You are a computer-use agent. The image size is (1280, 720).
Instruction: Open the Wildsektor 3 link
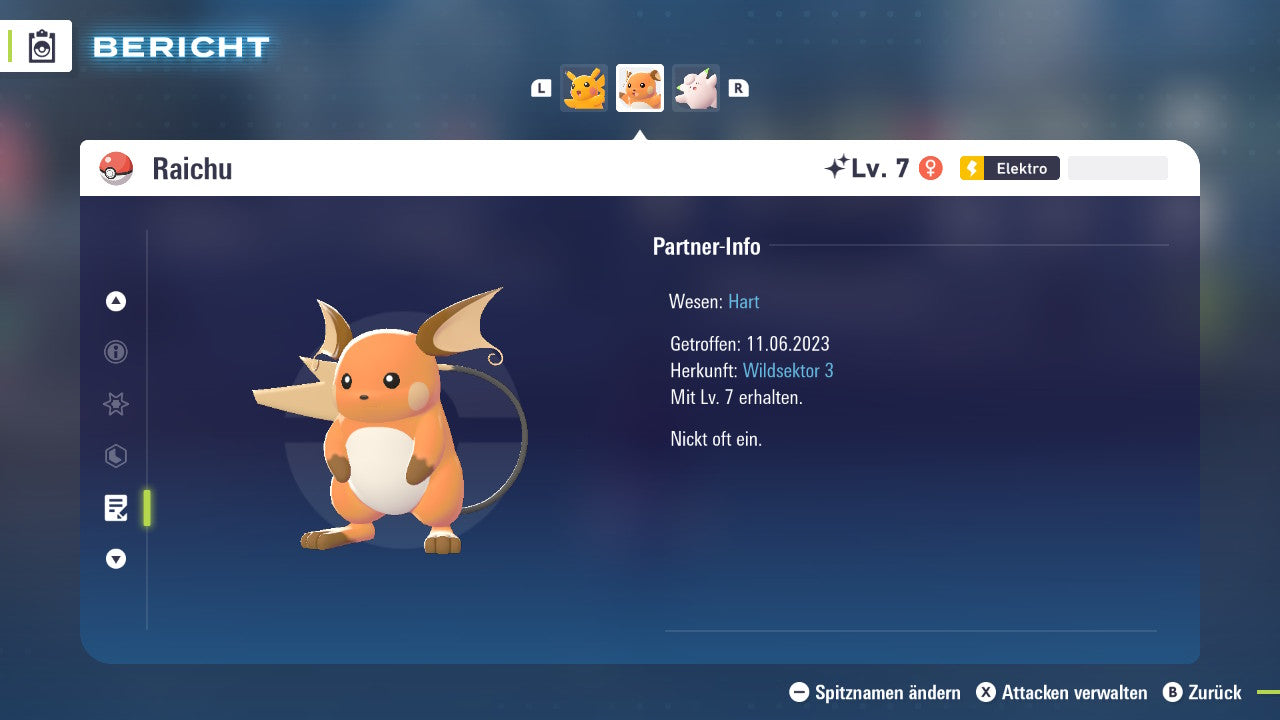789,370
